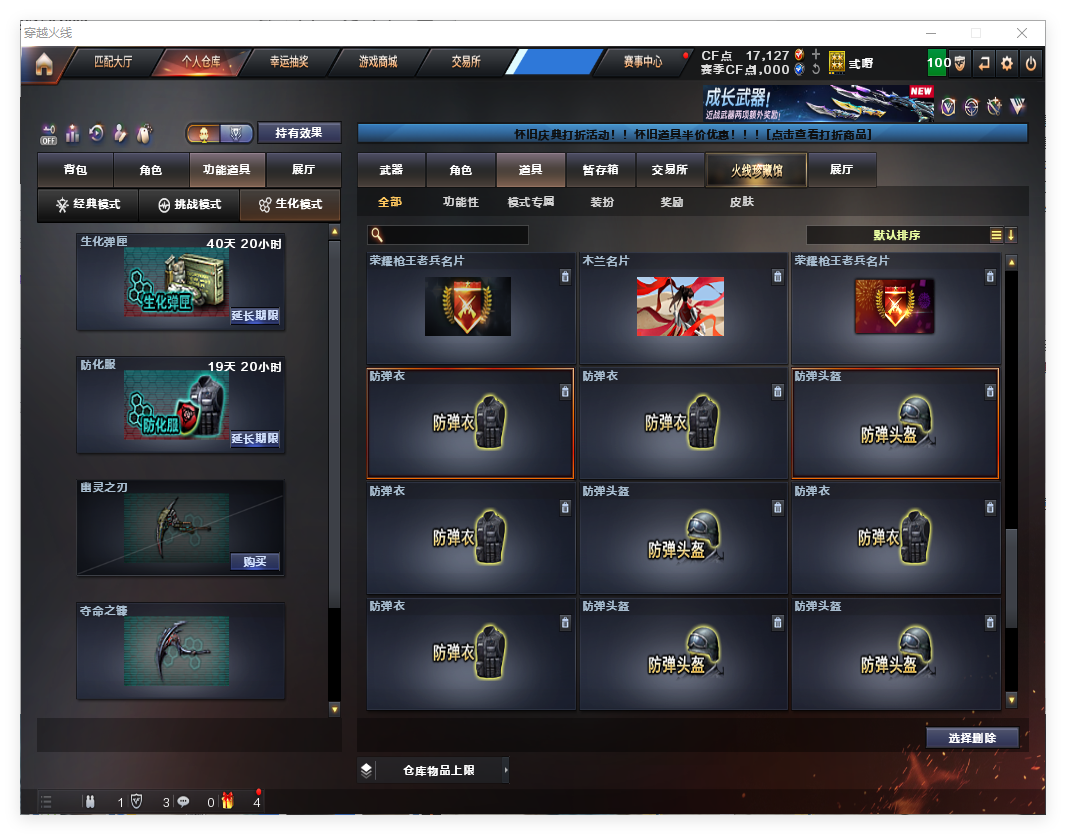This screenshot has height=835, width=1066.
Task: Open the 默认排序 sort dropdown
Action: (x=897, y=235)
